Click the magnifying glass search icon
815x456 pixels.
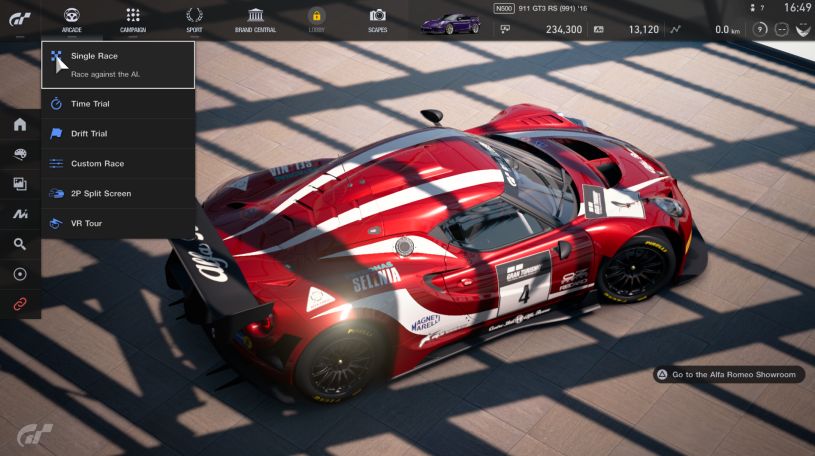coord(20,243)
